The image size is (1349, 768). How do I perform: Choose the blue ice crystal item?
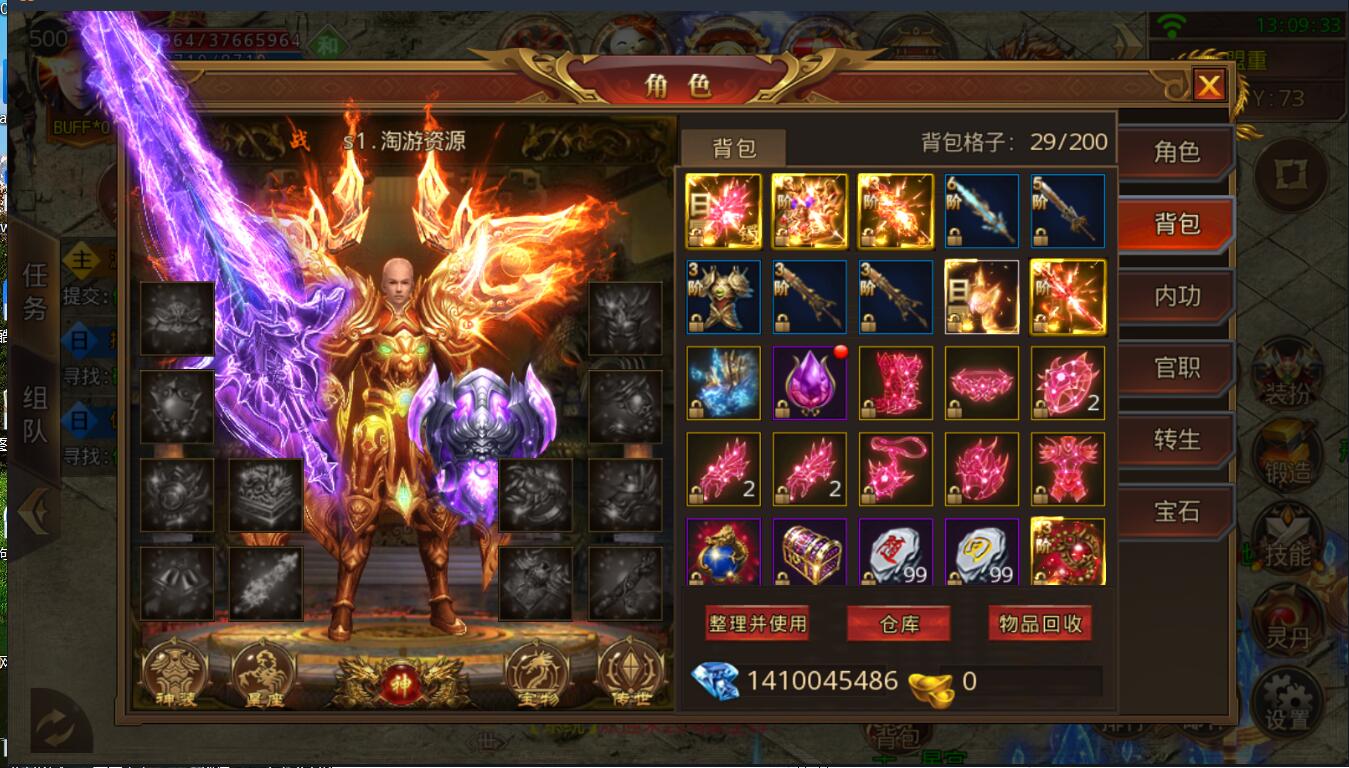coord(723,383)
